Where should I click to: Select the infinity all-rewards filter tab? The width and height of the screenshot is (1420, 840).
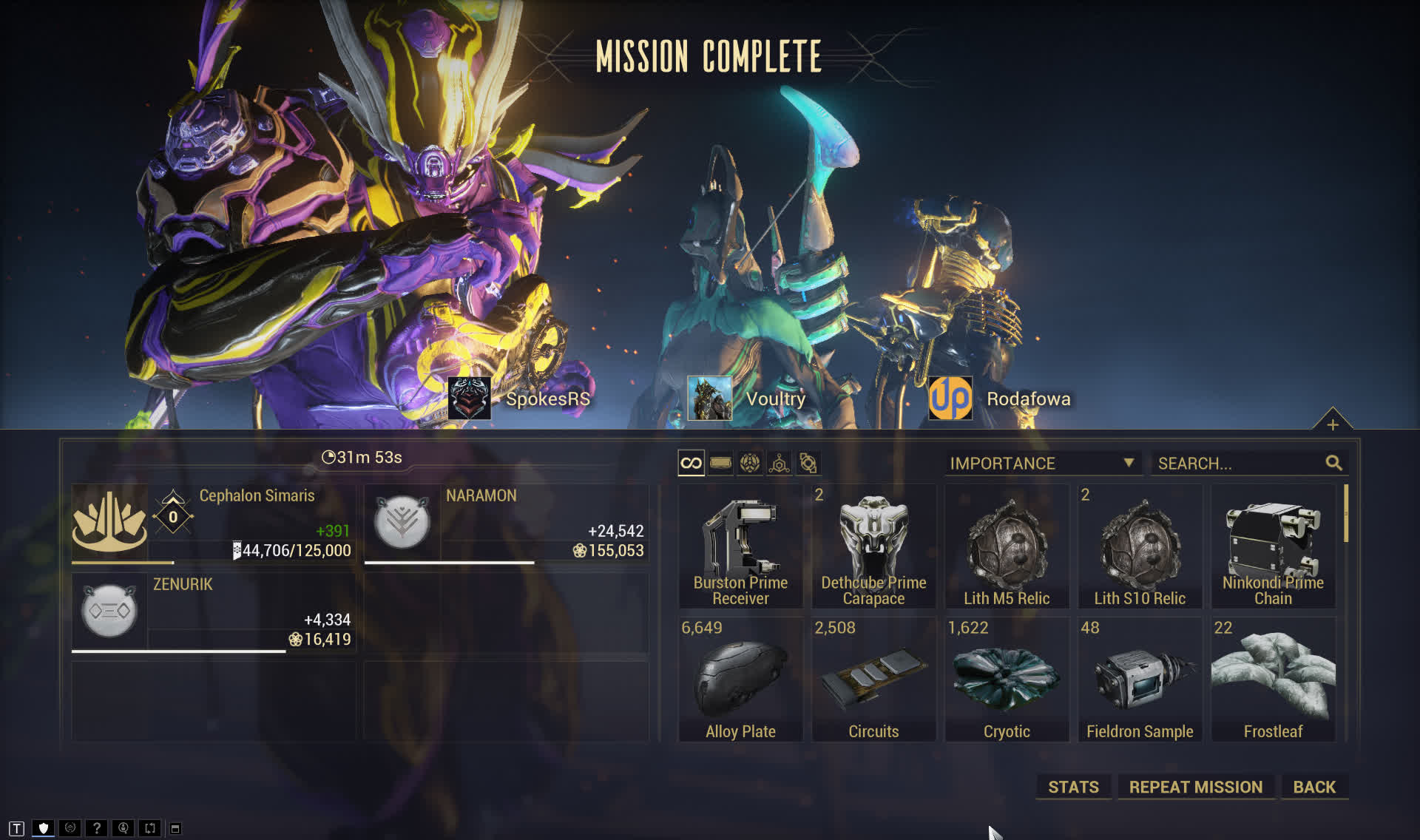click(691, 464)
